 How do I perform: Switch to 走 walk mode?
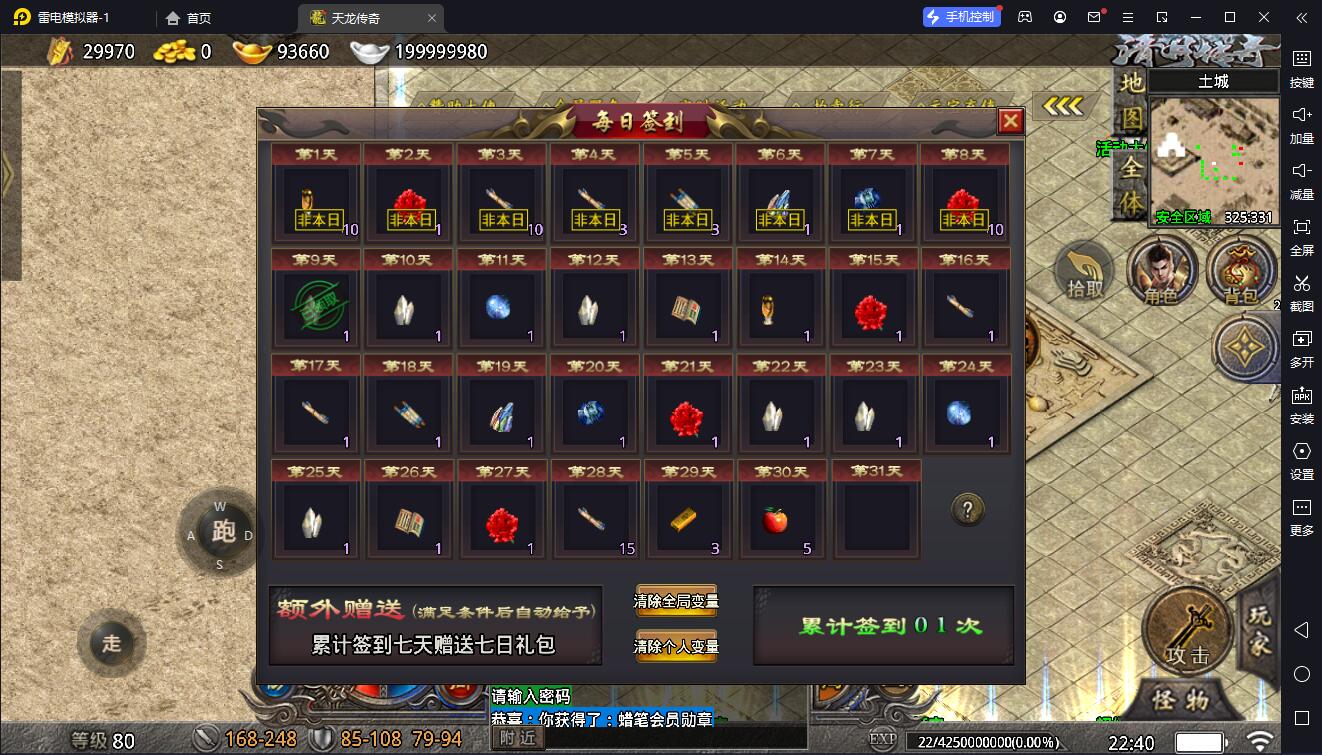[111, 643]
